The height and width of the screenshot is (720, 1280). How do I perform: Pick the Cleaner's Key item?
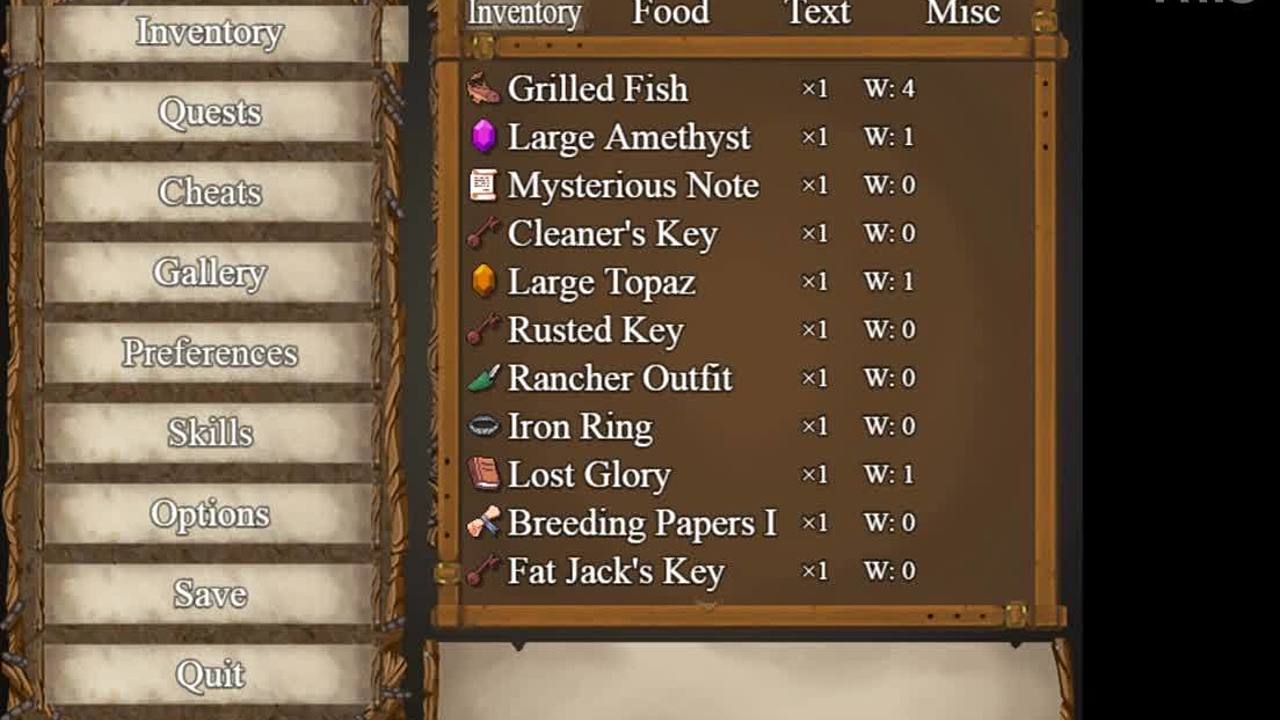pos(612,233)
